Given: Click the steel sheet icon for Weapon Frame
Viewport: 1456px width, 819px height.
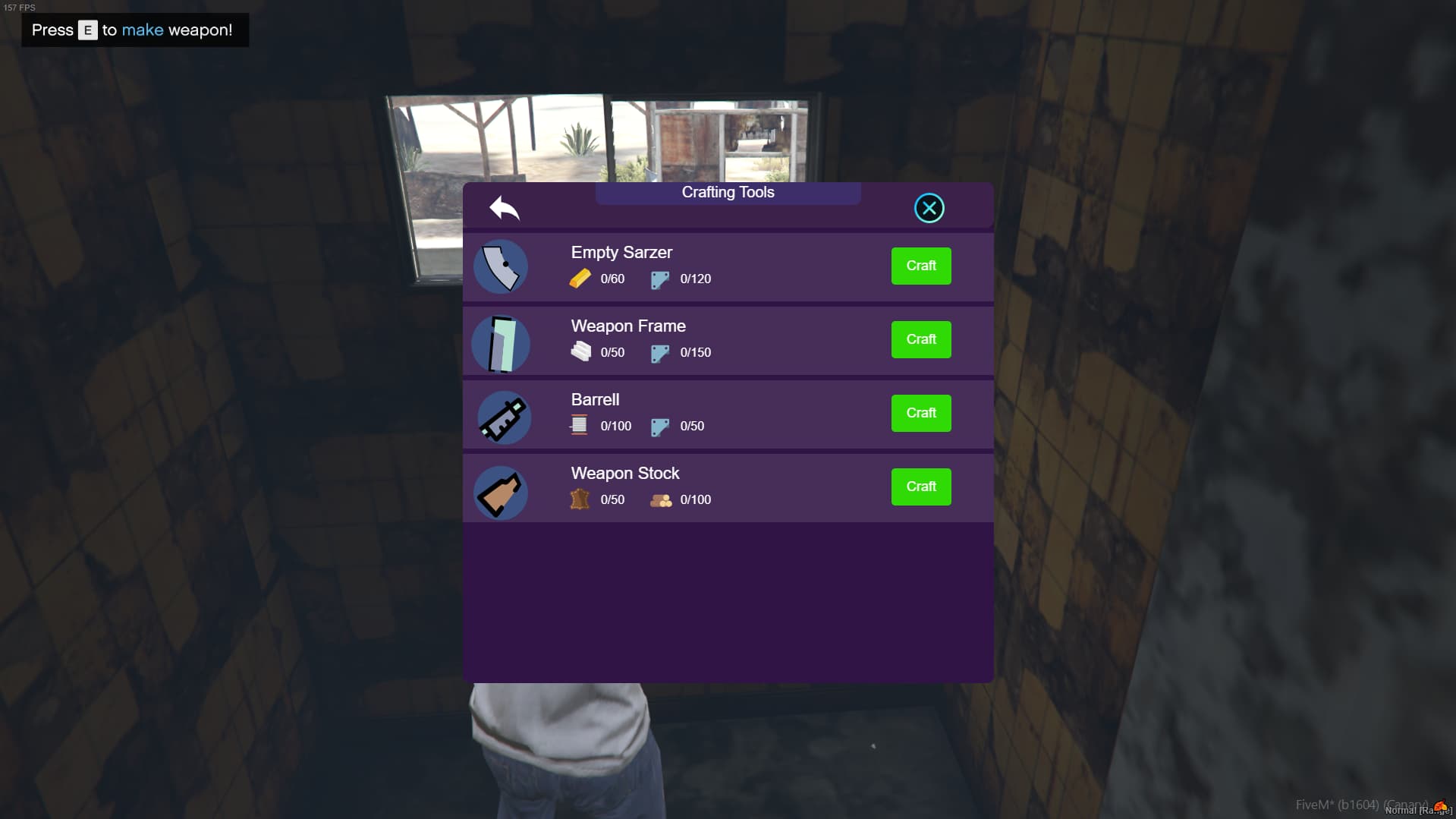Looking at the screenshot, I should (x=581, y=351).
